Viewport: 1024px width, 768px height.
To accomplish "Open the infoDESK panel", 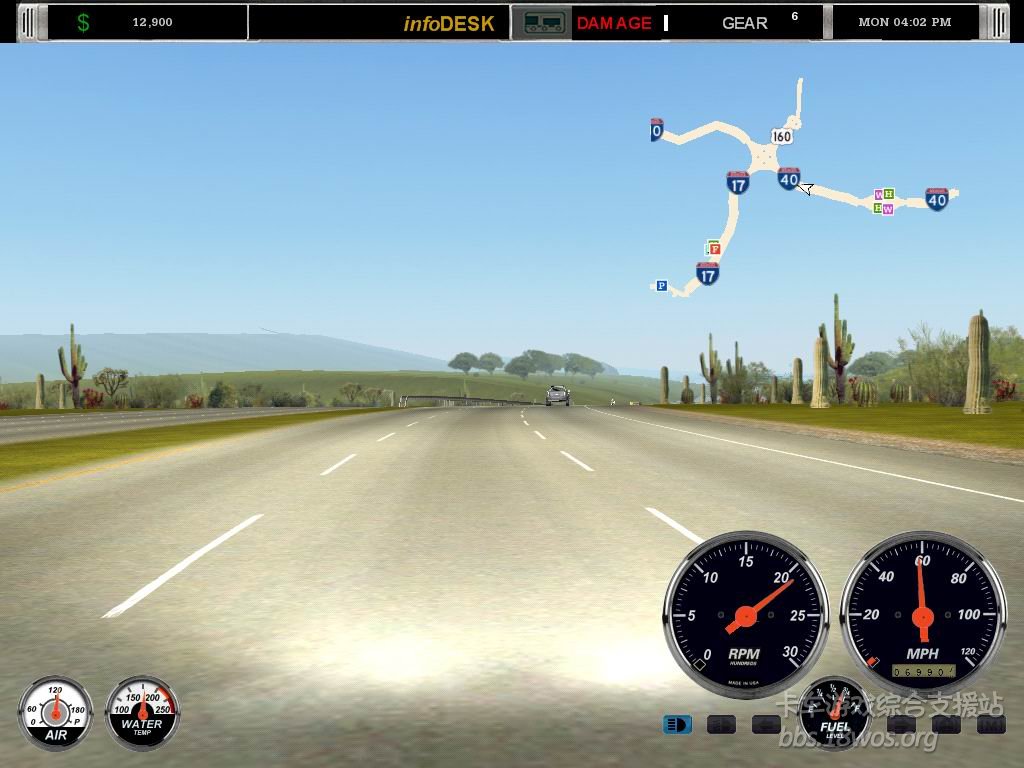I will (x=449, y=23).
